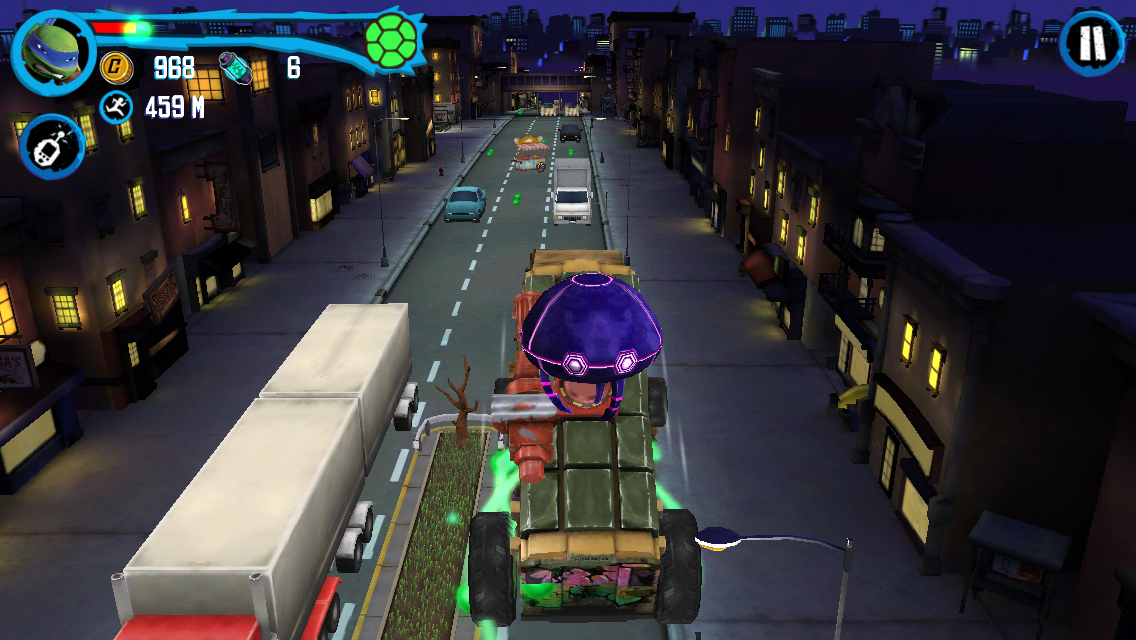The width and height of the screenshot is (1136, 640).
Task: Pause the game with the pause button
Action: 1092,43
